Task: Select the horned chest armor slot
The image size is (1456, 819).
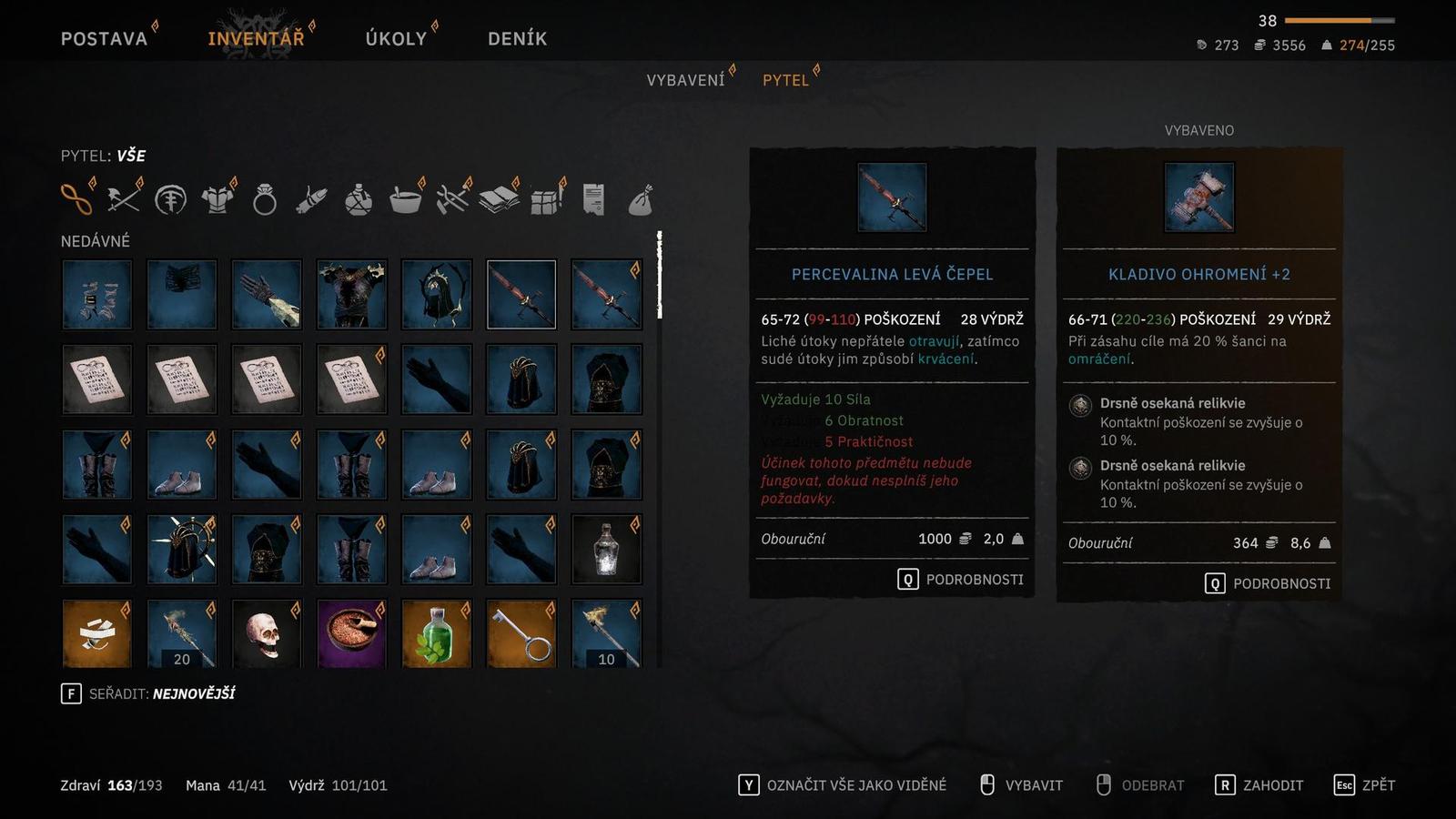Action: click(351, 294)
